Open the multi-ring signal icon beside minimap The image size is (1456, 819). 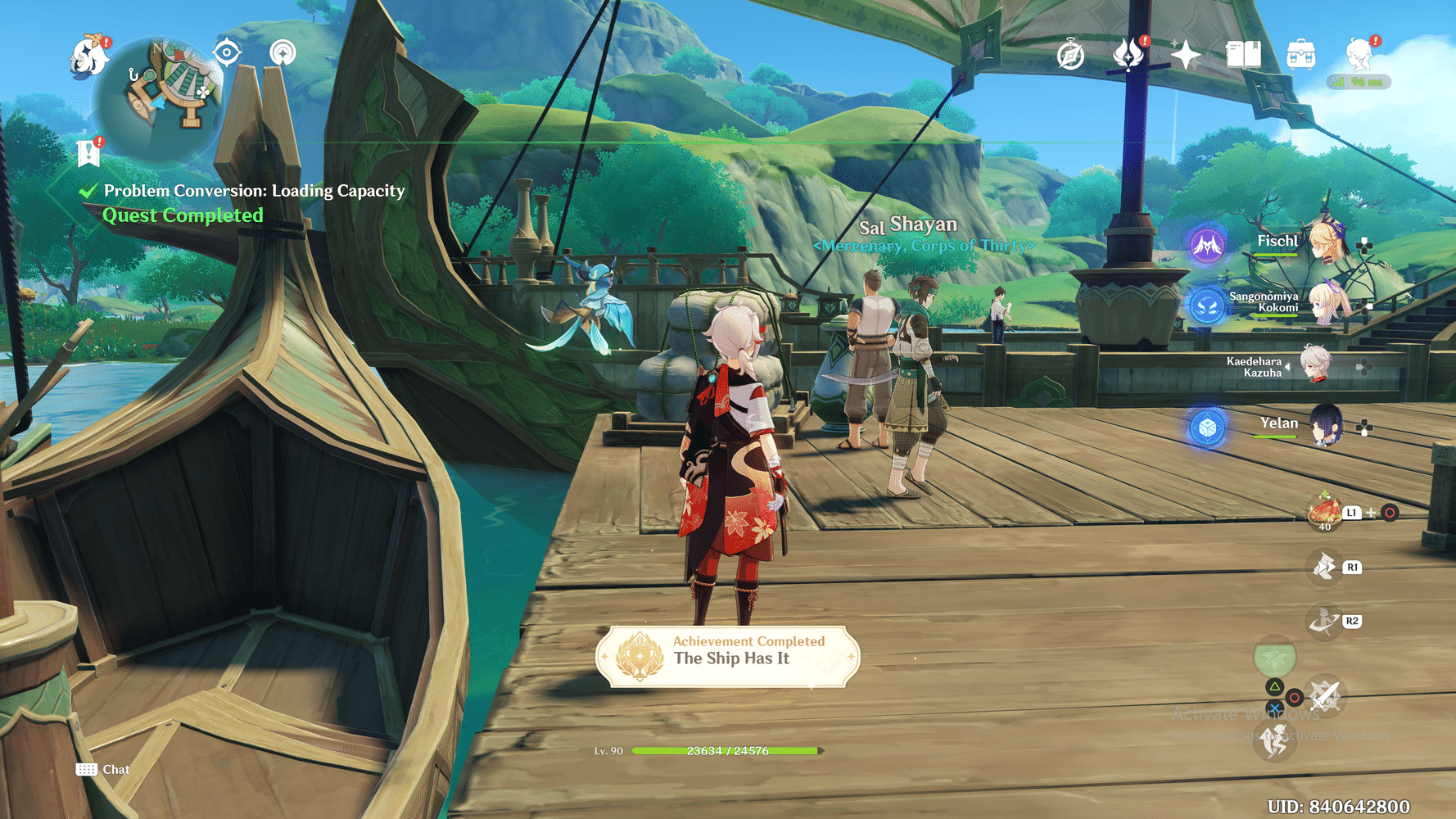[283, 53]
